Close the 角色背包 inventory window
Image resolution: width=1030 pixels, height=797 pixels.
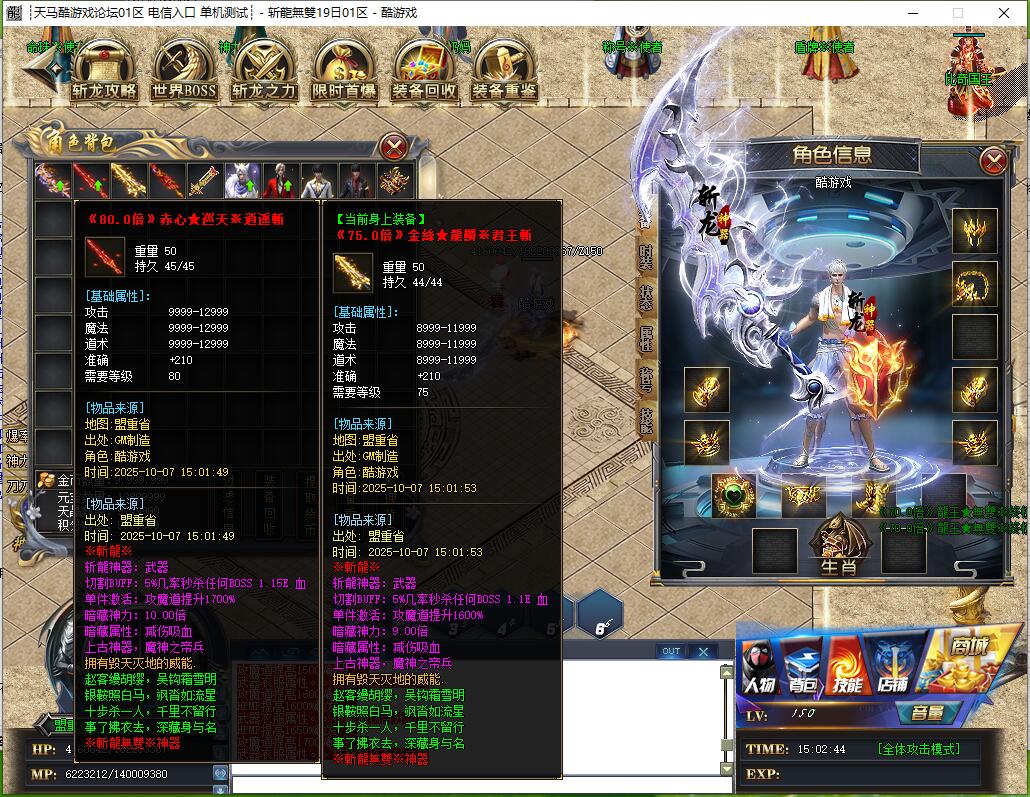point(395,147)
